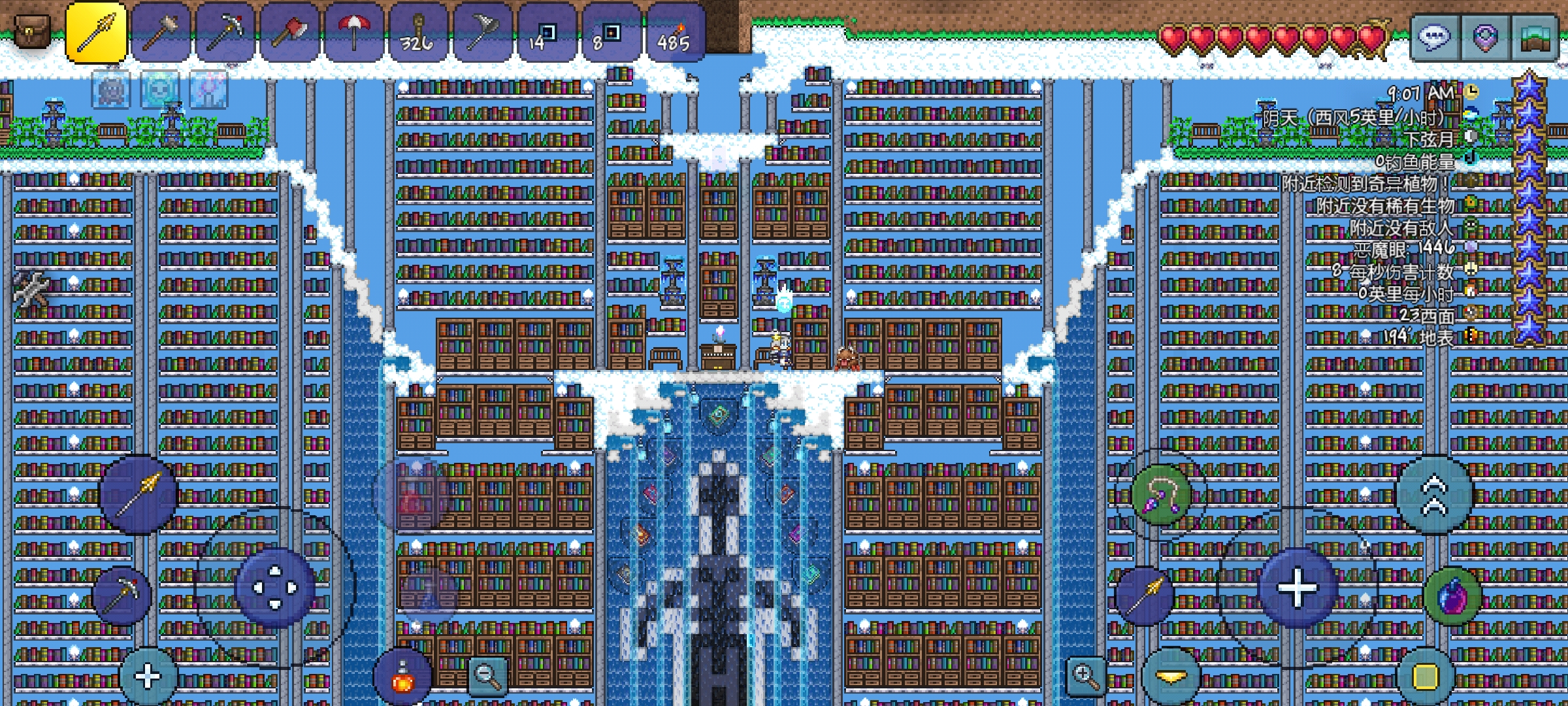Select the bug net hotbar slot
Screen dimensions: 1568x706
pos(482,33)
